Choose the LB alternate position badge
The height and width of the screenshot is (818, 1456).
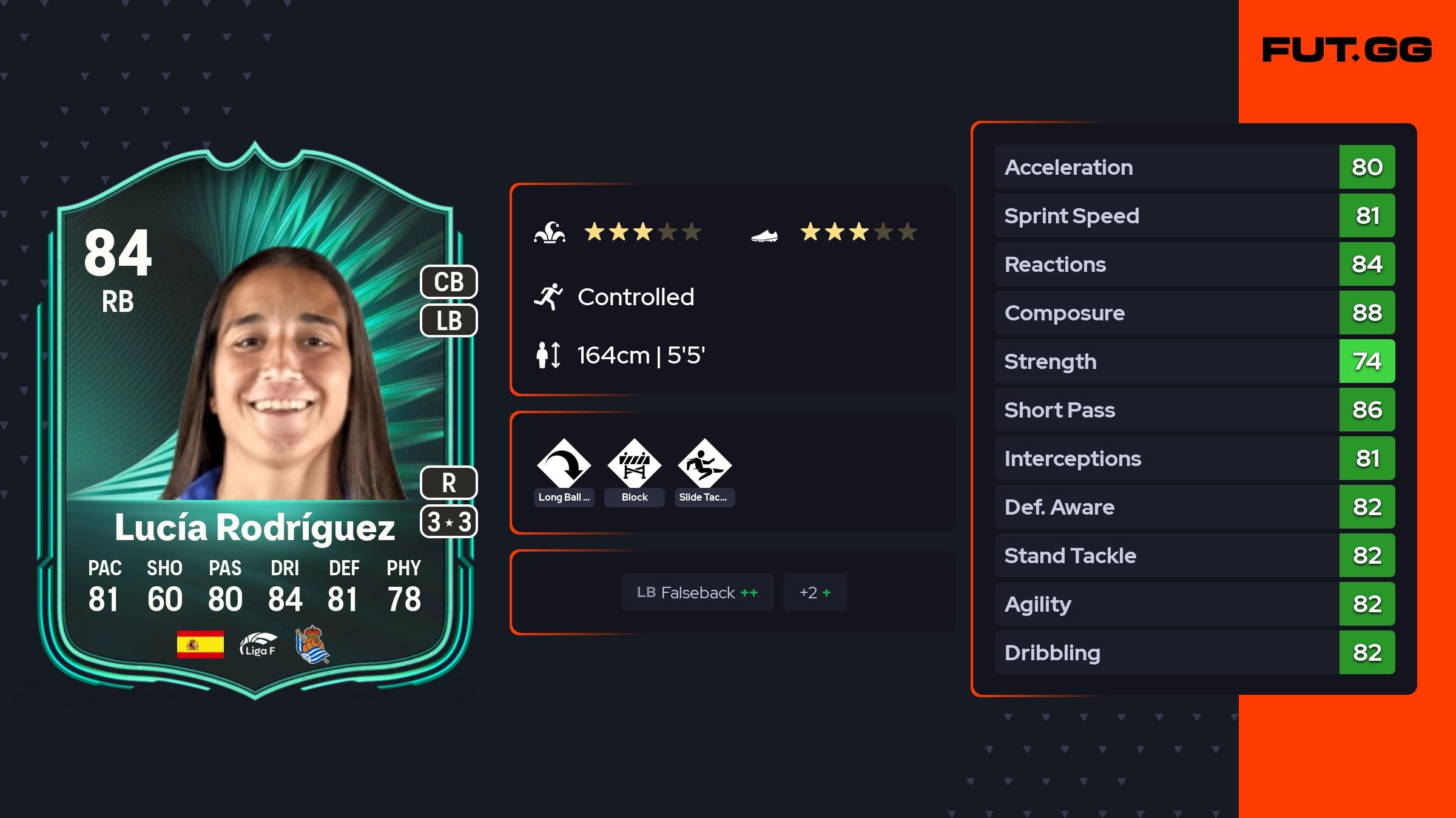449,320
